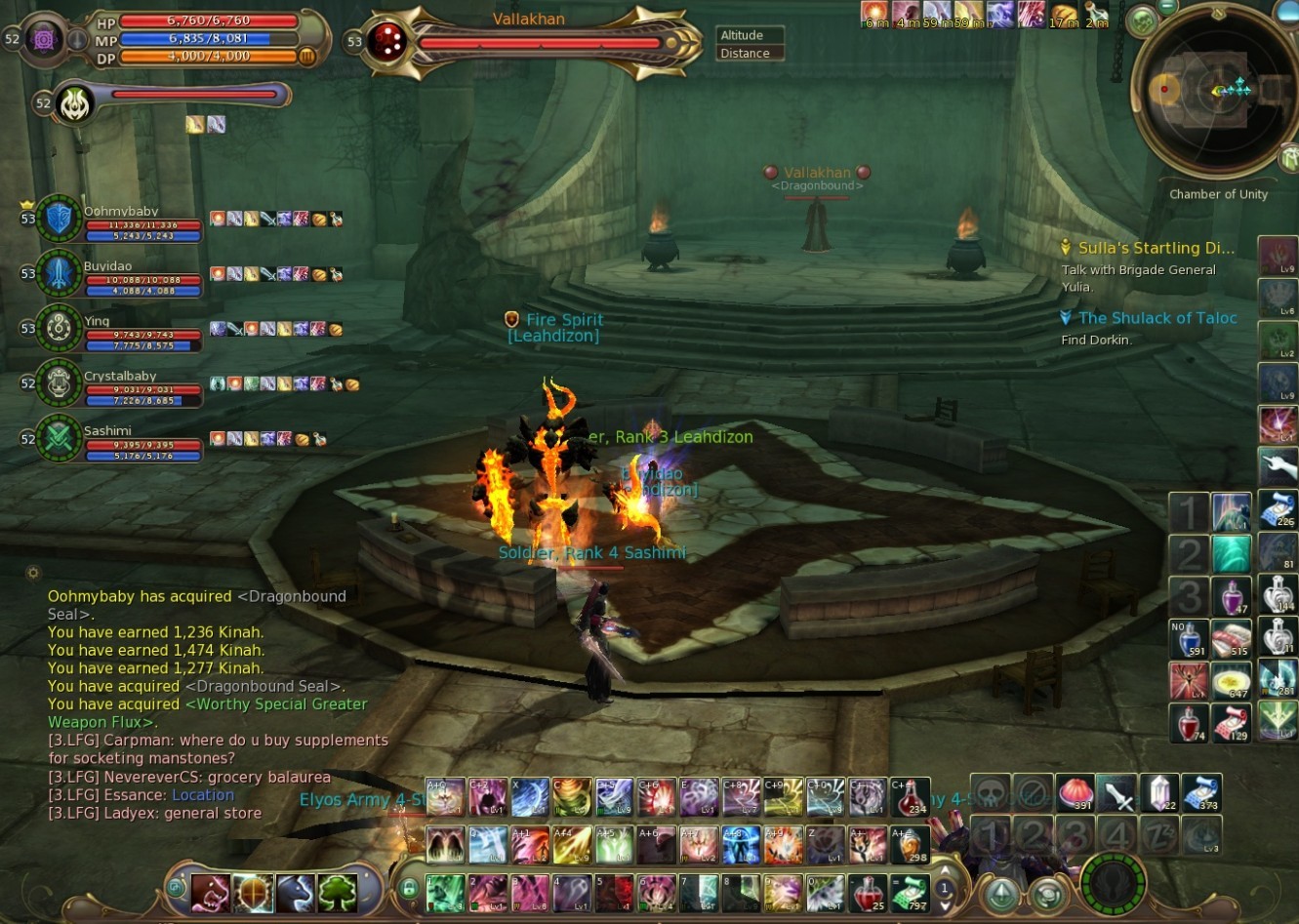Image resolution: width=1299 pixels, height=924 pixels.
Task: Toggle the hotbar padlock button
Action: point(410,888)
